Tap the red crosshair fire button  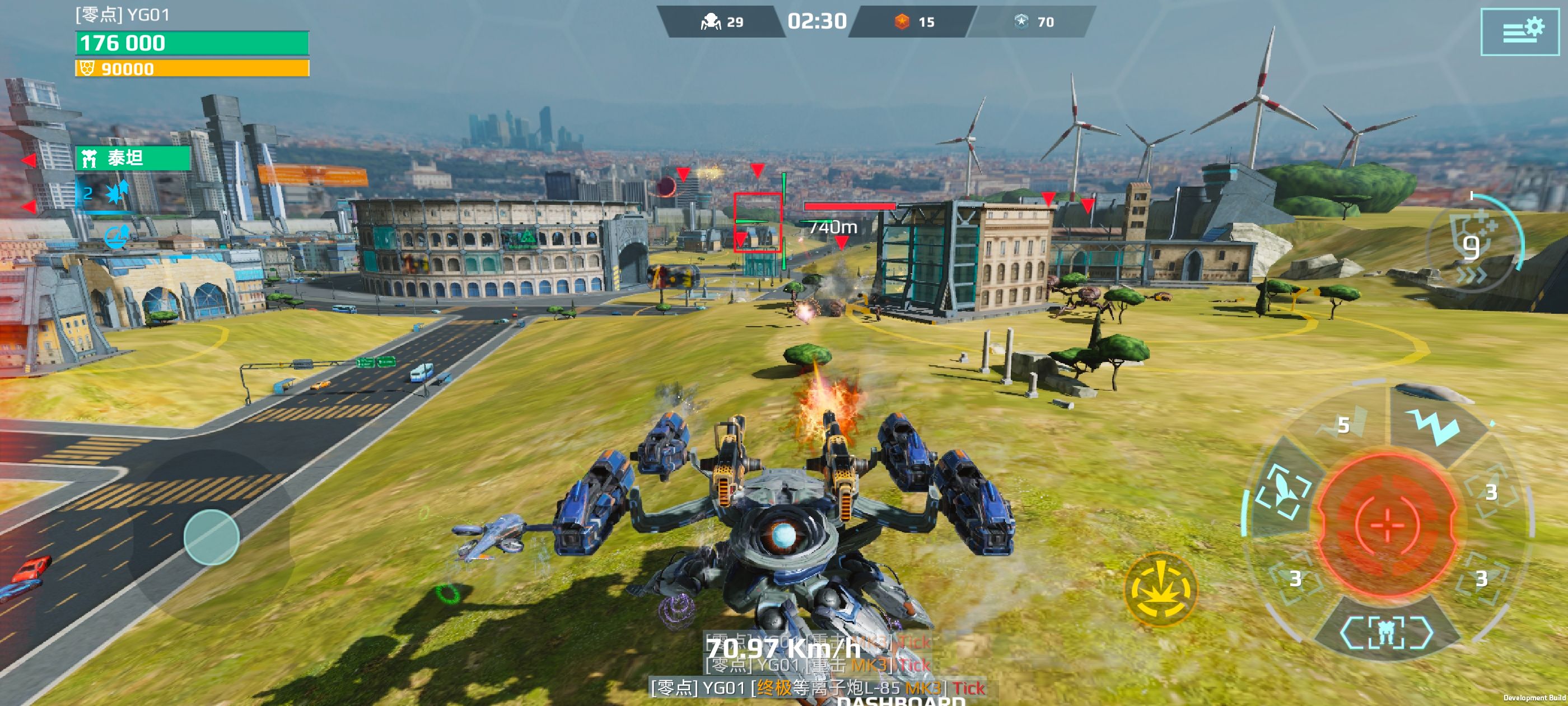1387,524
